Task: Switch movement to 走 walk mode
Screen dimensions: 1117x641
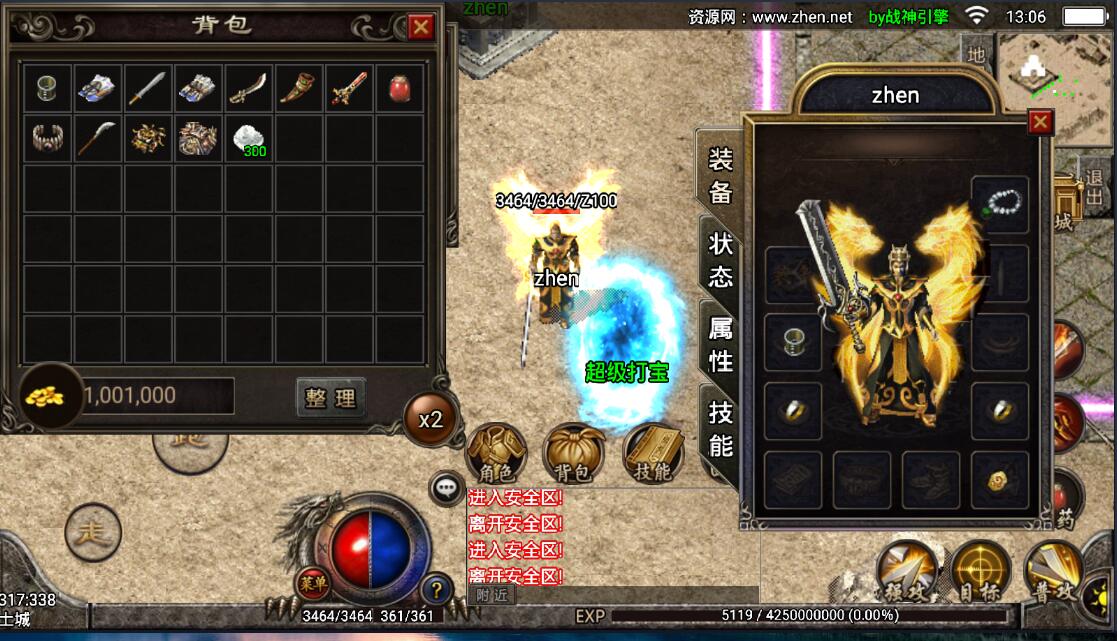Action: [x=93, y=530]
